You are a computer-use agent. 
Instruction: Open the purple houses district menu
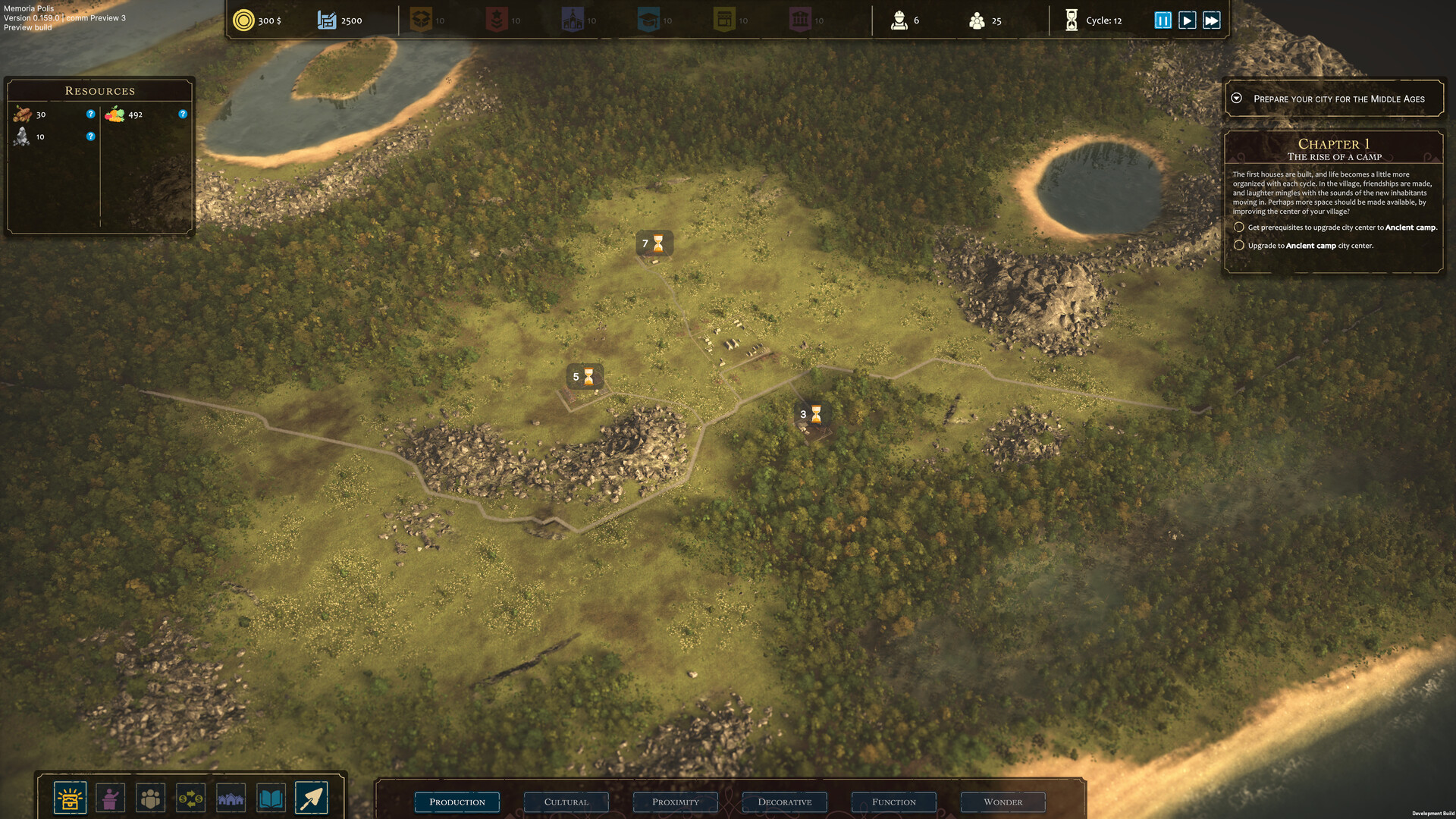[231, 798]
